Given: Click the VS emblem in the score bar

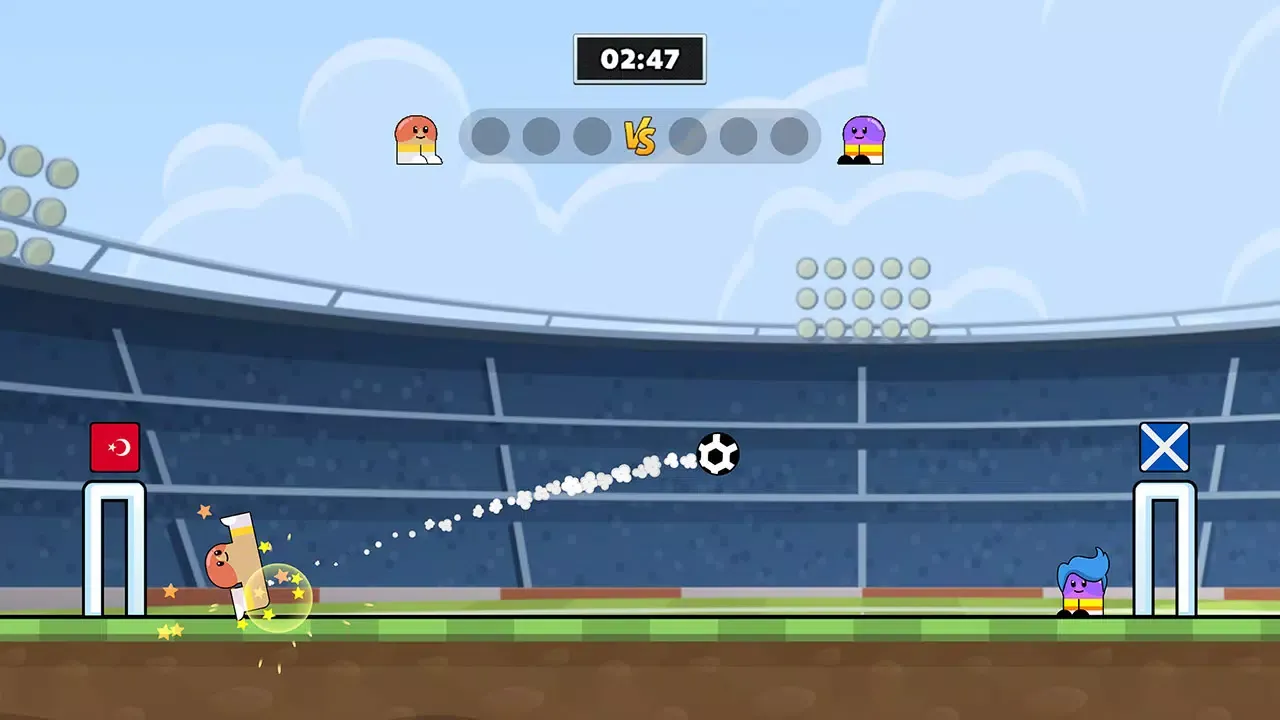Looking at the screenshot, I should (x=640, y=135).
